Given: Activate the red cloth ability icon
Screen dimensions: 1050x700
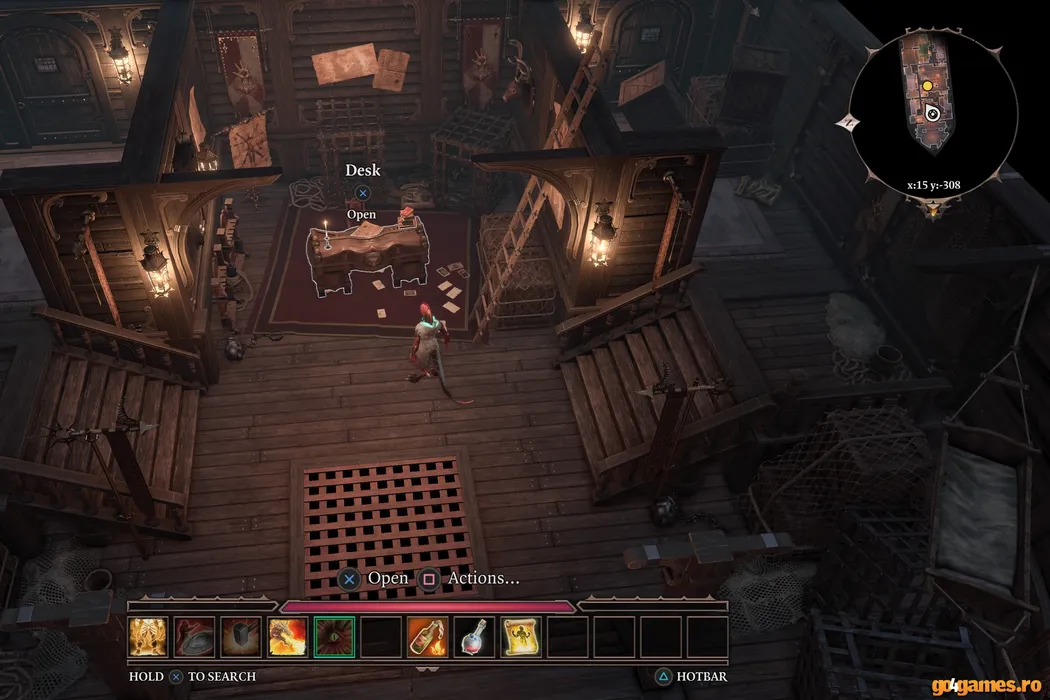Looking at the screenshot, I should coord(196,637).
